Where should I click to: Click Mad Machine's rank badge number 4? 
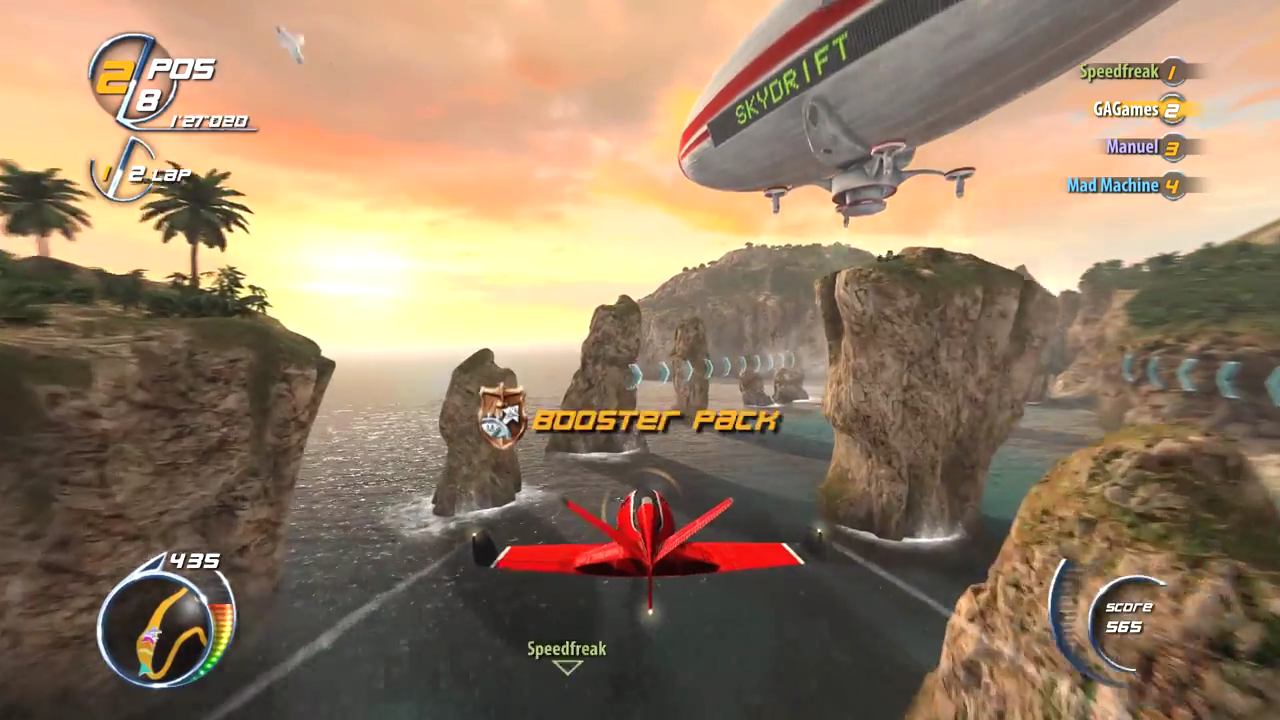click(1170, 186)
